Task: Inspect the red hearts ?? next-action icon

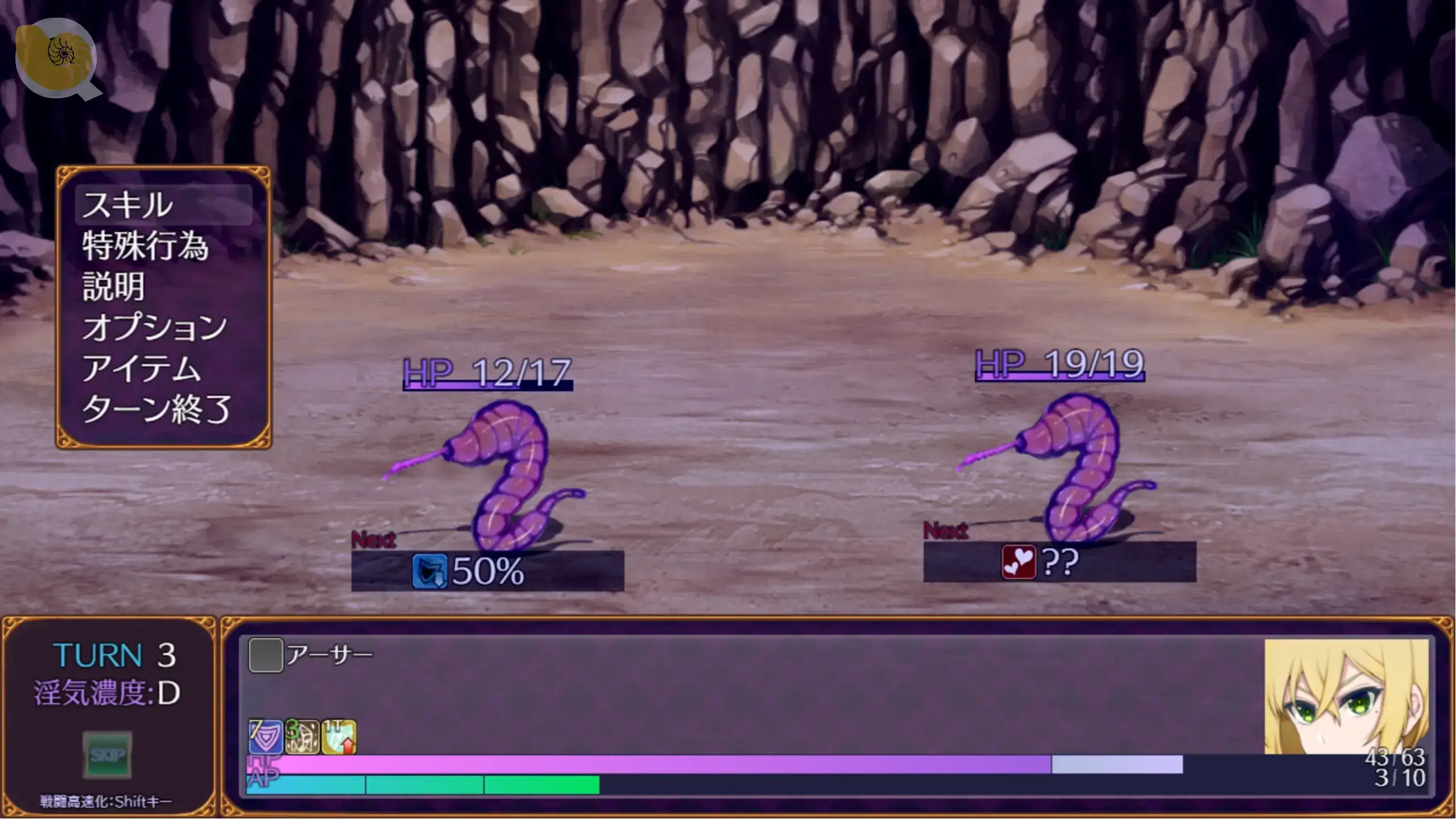Action: 1018,562
